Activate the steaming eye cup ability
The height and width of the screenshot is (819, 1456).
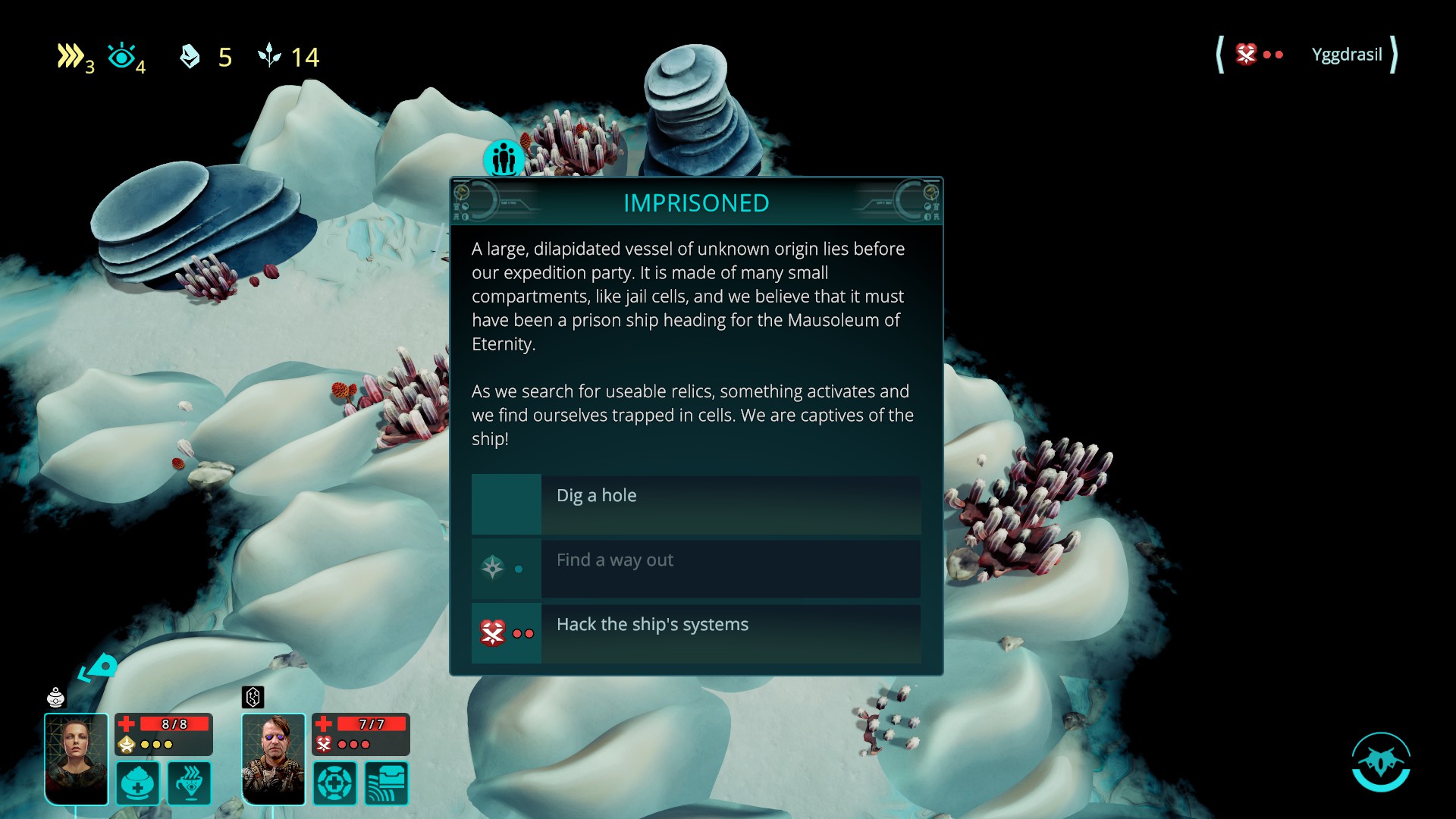click(x=190, y=783)
